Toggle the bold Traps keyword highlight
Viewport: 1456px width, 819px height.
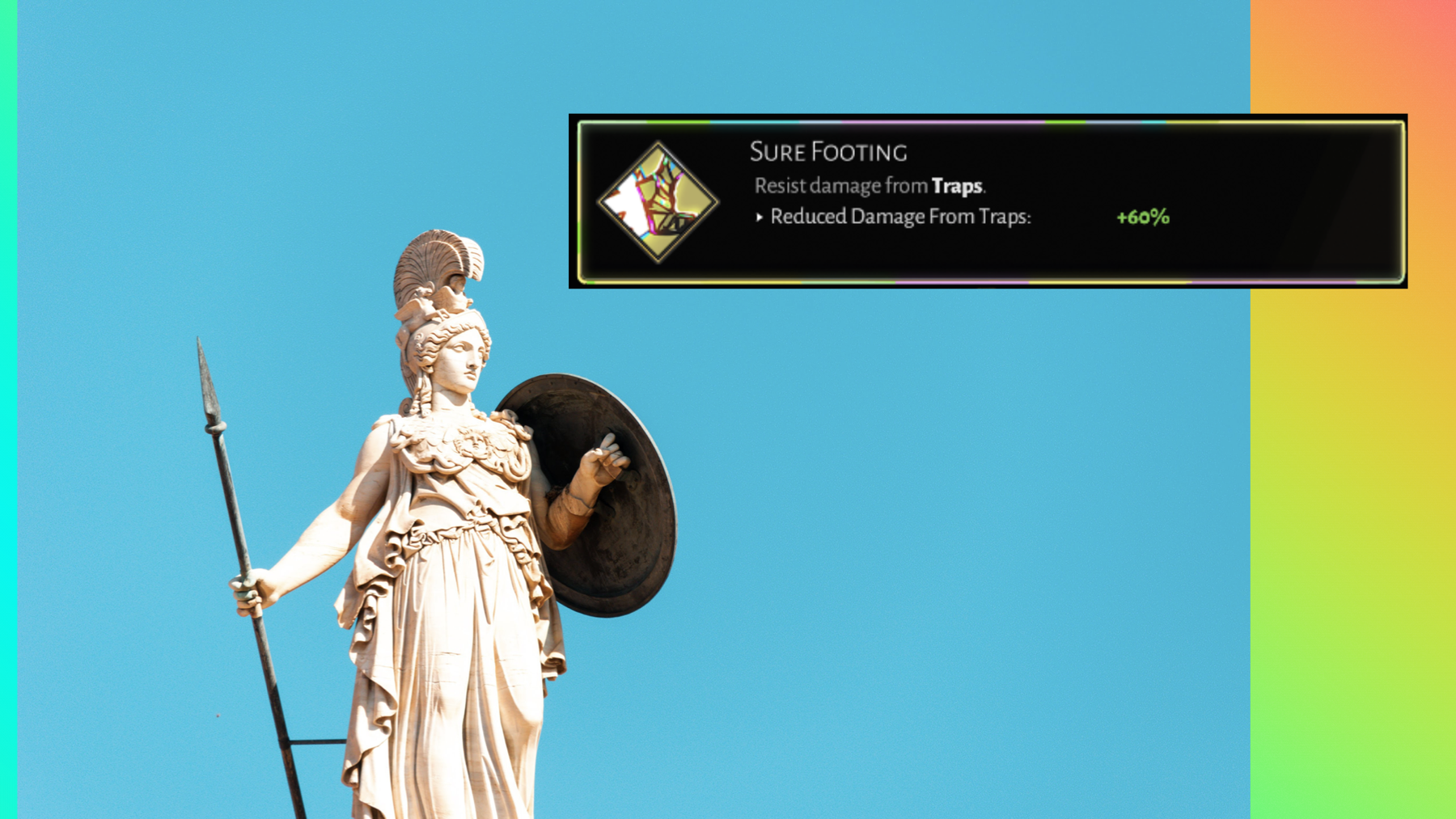(x=959, y=185)
